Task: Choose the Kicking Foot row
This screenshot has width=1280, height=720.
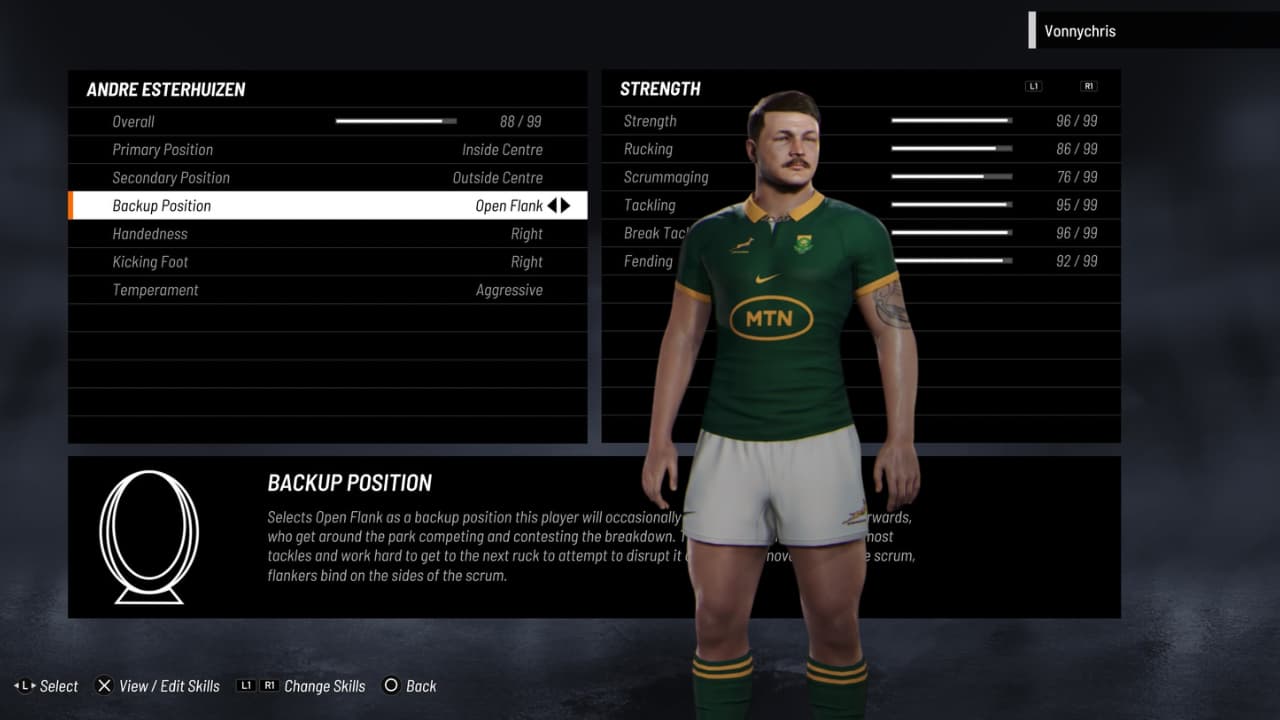Action: pos(327,262)
